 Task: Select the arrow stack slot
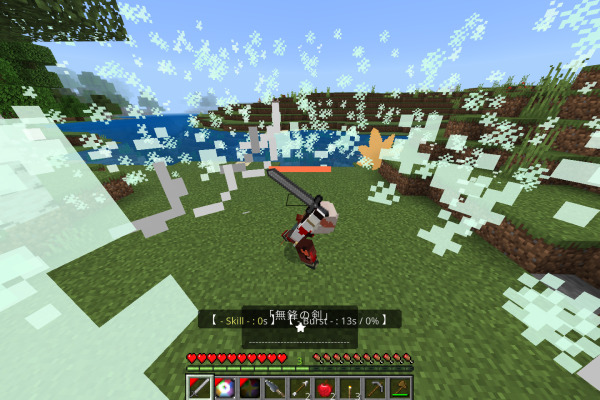pyautogui.click(x=300, y=388)
